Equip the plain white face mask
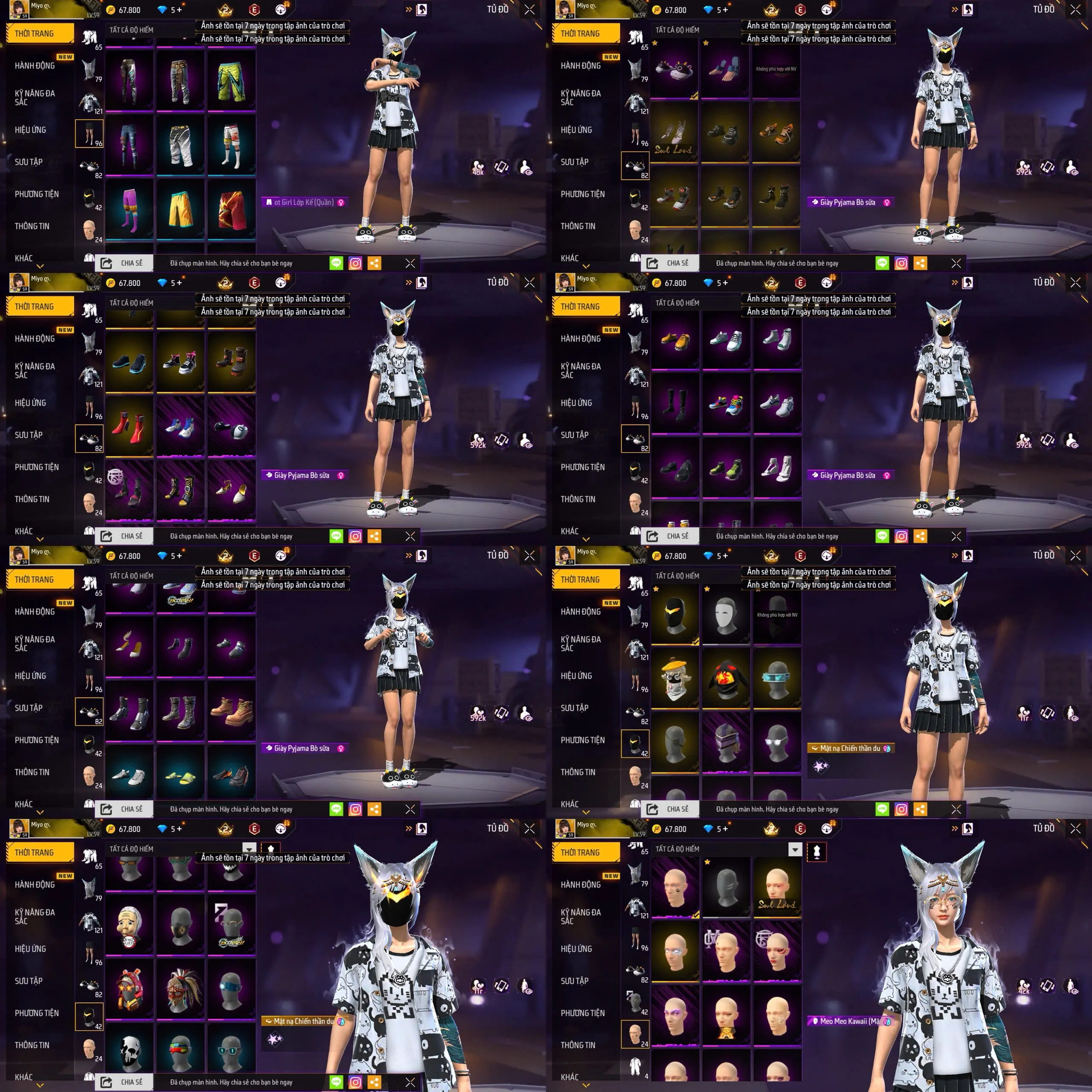 coord(726,614)
